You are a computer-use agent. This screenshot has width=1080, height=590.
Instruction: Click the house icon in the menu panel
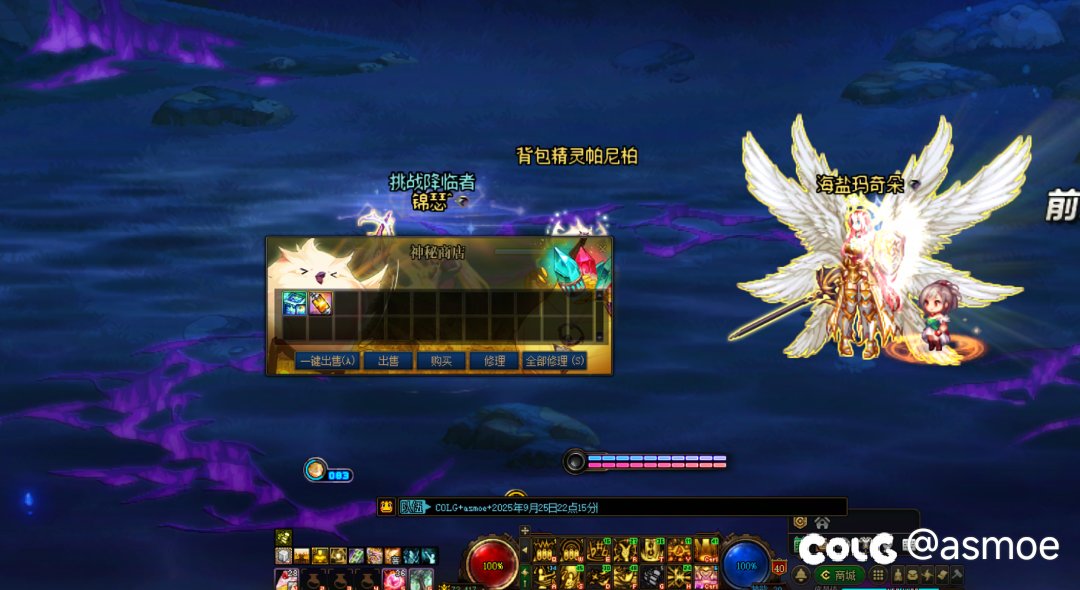coord(822,522)
